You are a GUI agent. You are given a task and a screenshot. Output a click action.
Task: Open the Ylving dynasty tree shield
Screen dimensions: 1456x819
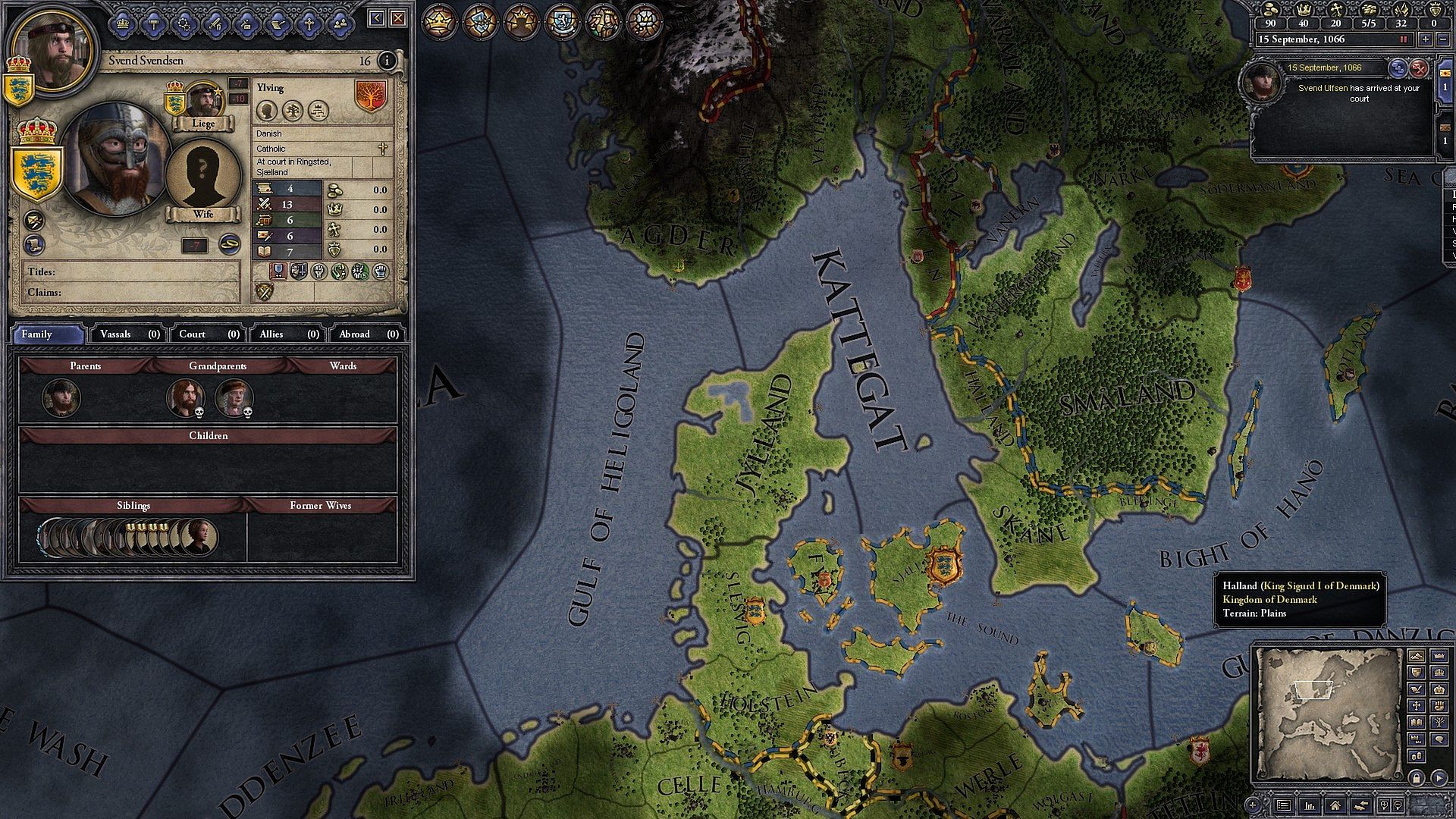tap(371, 96)
